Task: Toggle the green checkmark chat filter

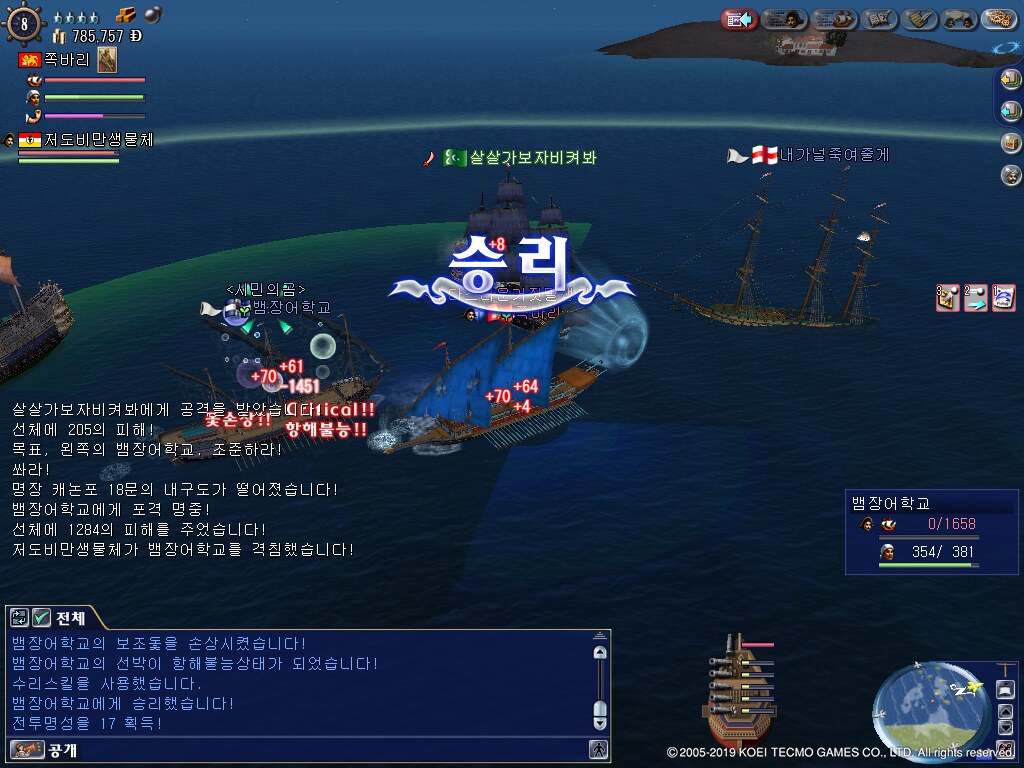Action: [x=41, y=618]
